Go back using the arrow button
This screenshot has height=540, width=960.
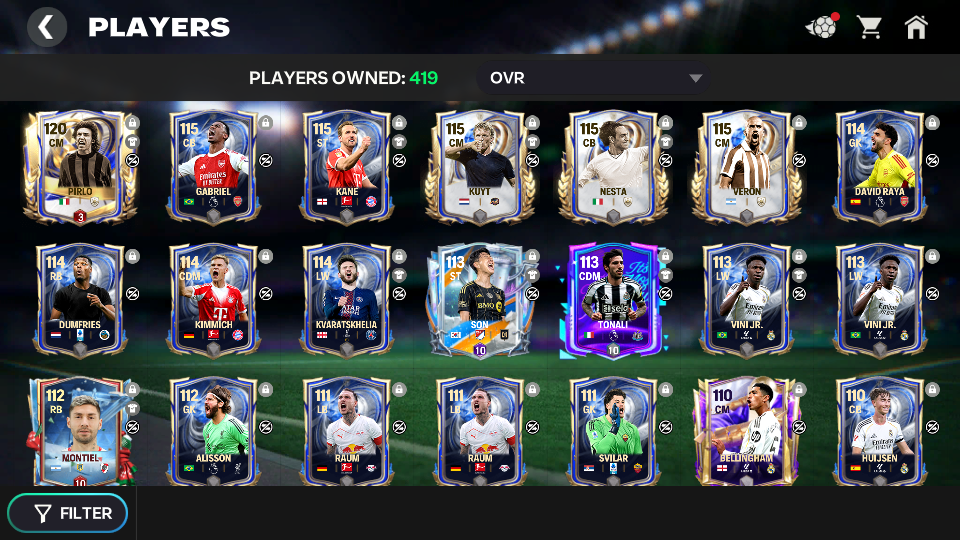pos(46,27)
